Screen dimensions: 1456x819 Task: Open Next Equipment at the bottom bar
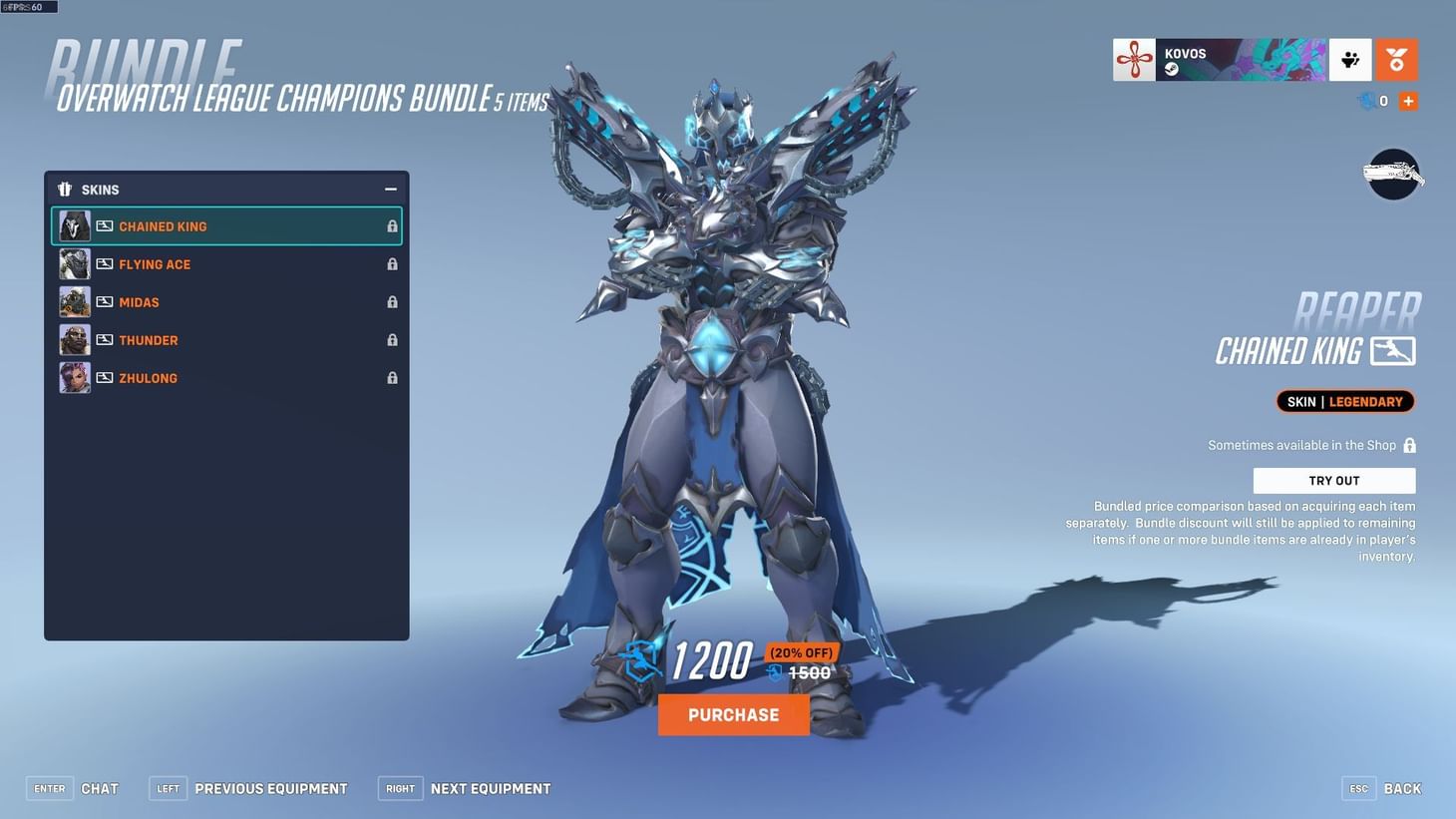[x=490, y=788]
